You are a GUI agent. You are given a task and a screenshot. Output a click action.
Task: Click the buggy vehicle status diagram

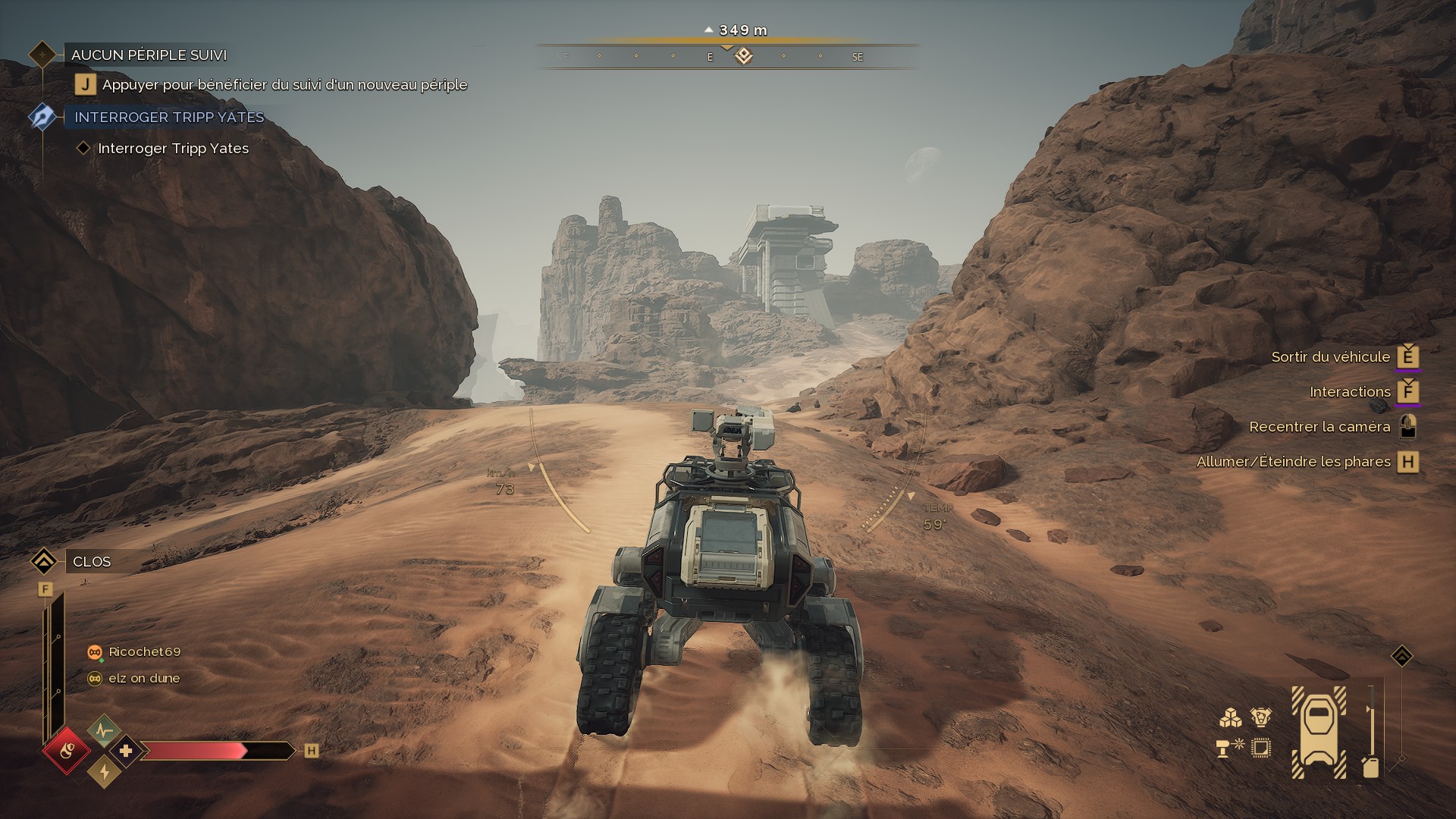(1319, 731)
